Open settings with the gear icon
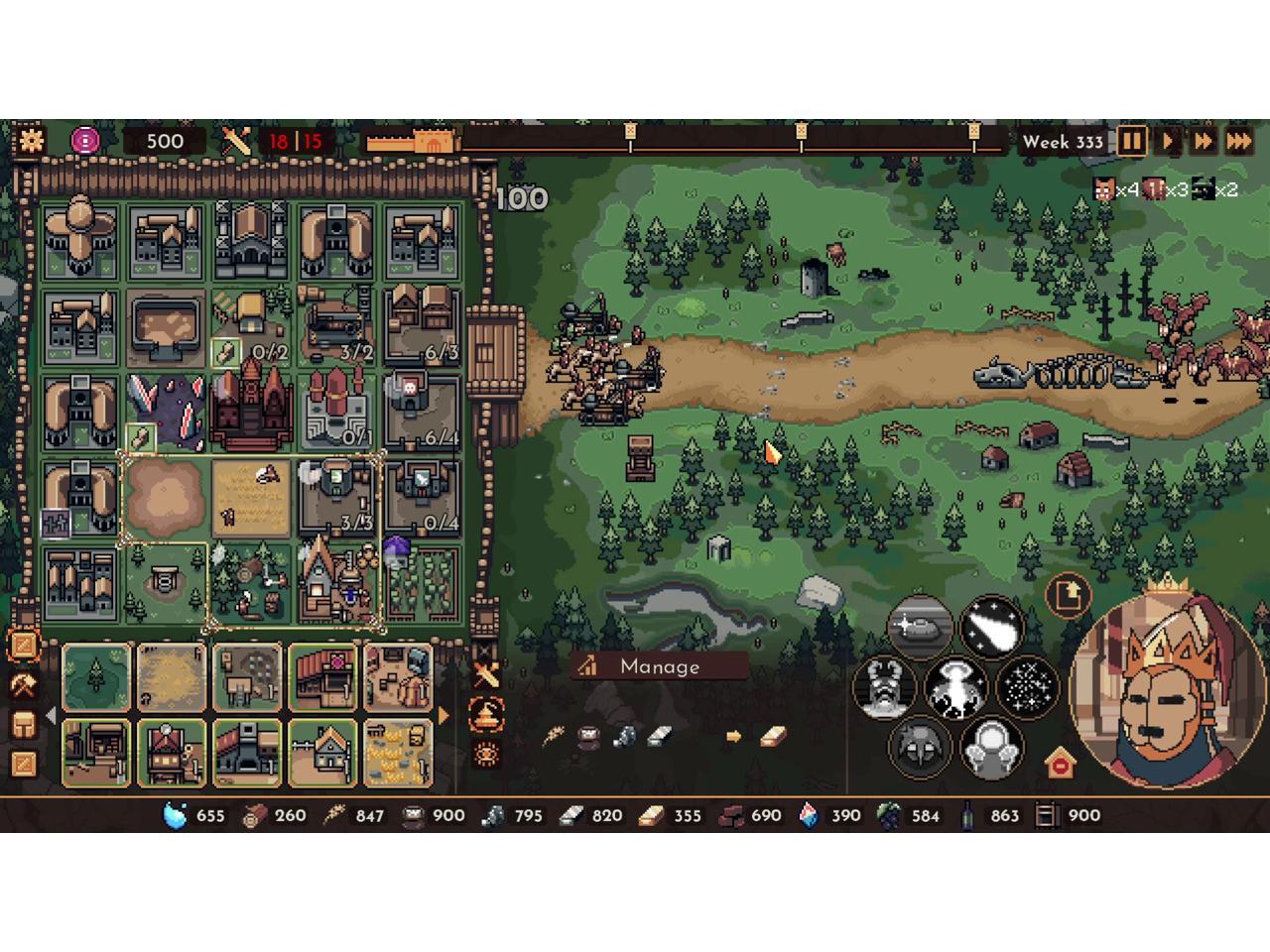This screenshot has width=1270, height=952. coord(31,140)
